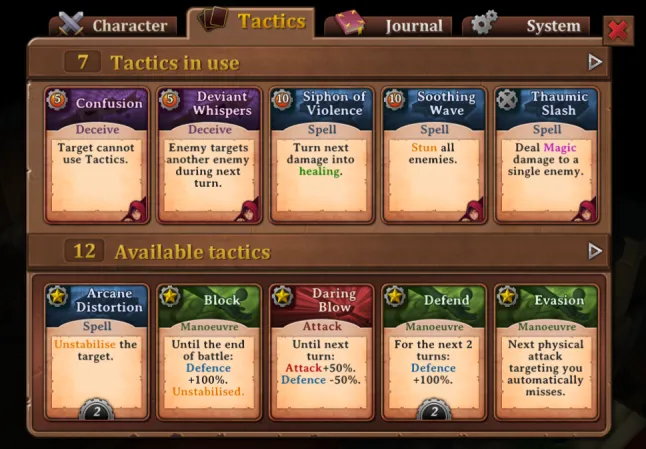Close the tactics window with red X
Screen dimensions: 646x449
[618, 29]
